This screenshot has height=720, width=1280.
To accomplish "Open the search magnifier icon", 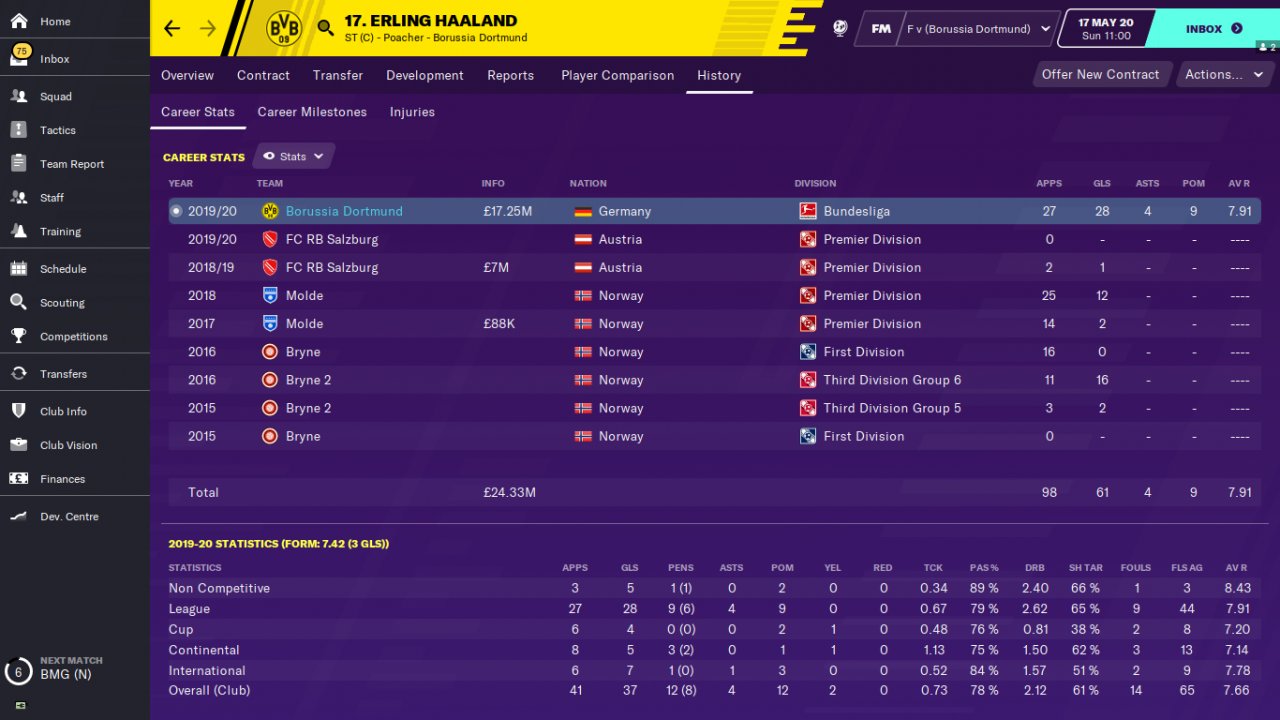I will pyautogui.click(x=325, y=28).
